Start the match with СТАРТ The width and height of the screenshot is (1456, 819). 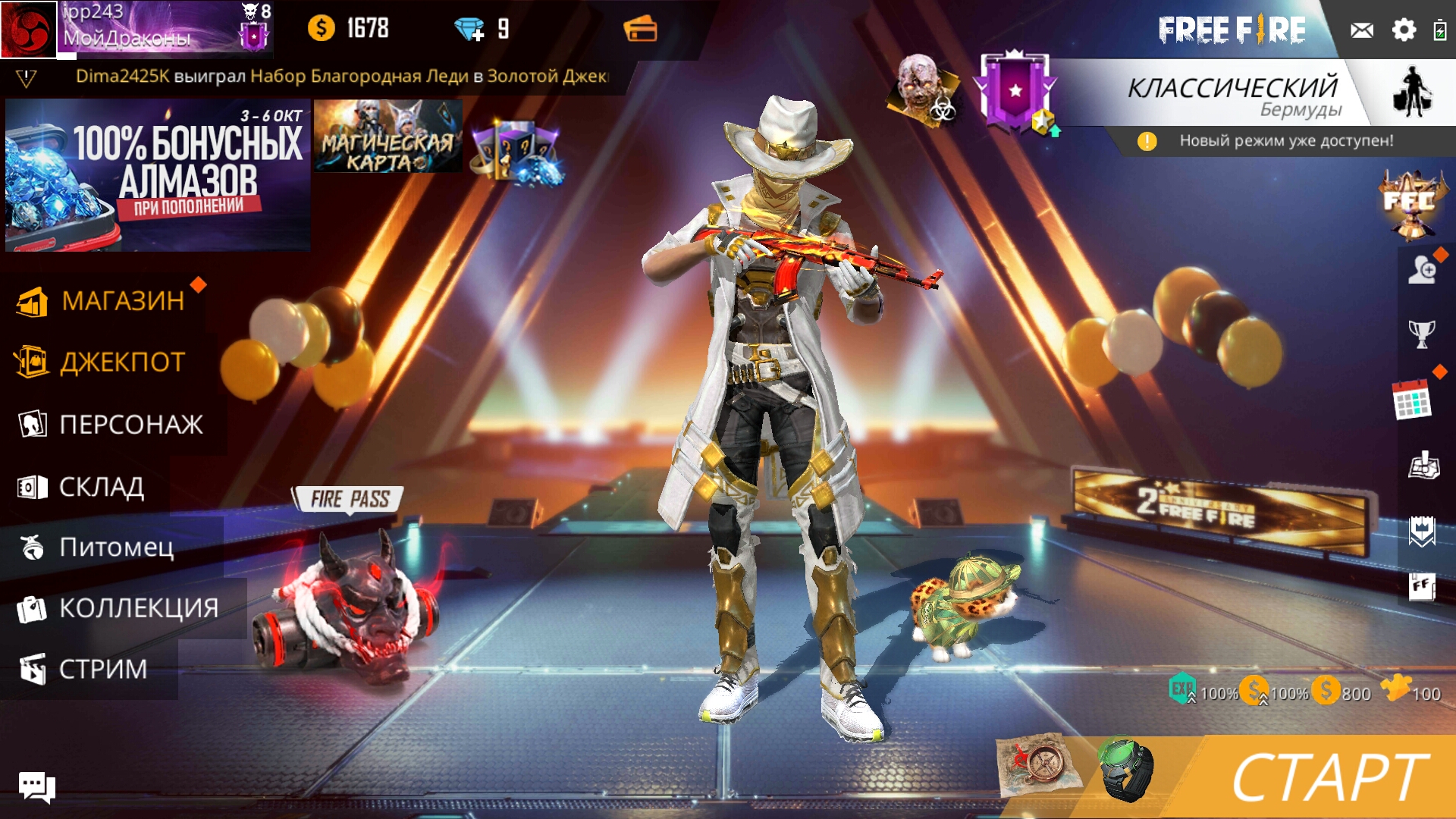tap(1327, 777)
